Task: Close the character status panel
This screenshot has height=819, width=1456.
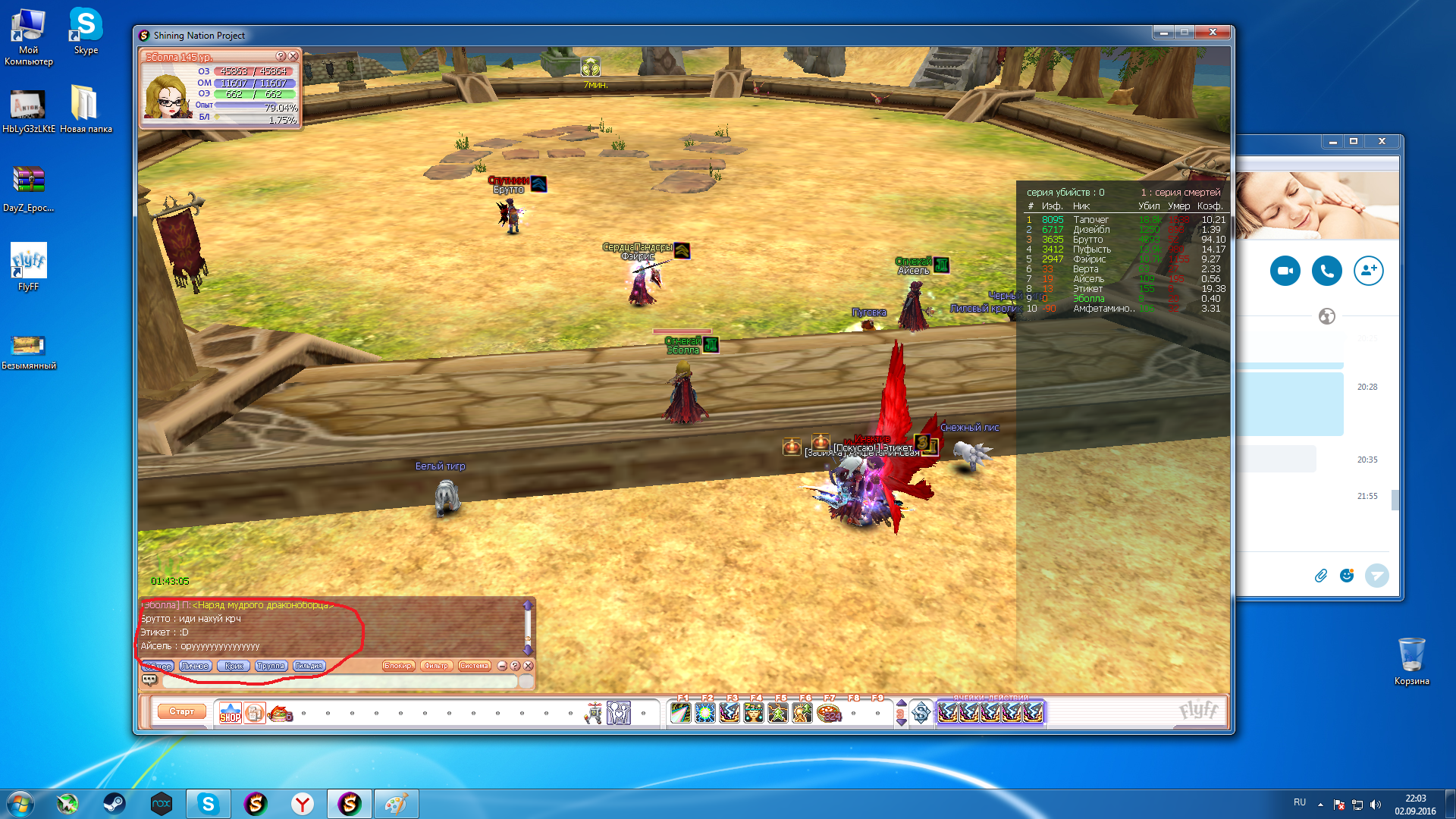Action: click(293, 56)
